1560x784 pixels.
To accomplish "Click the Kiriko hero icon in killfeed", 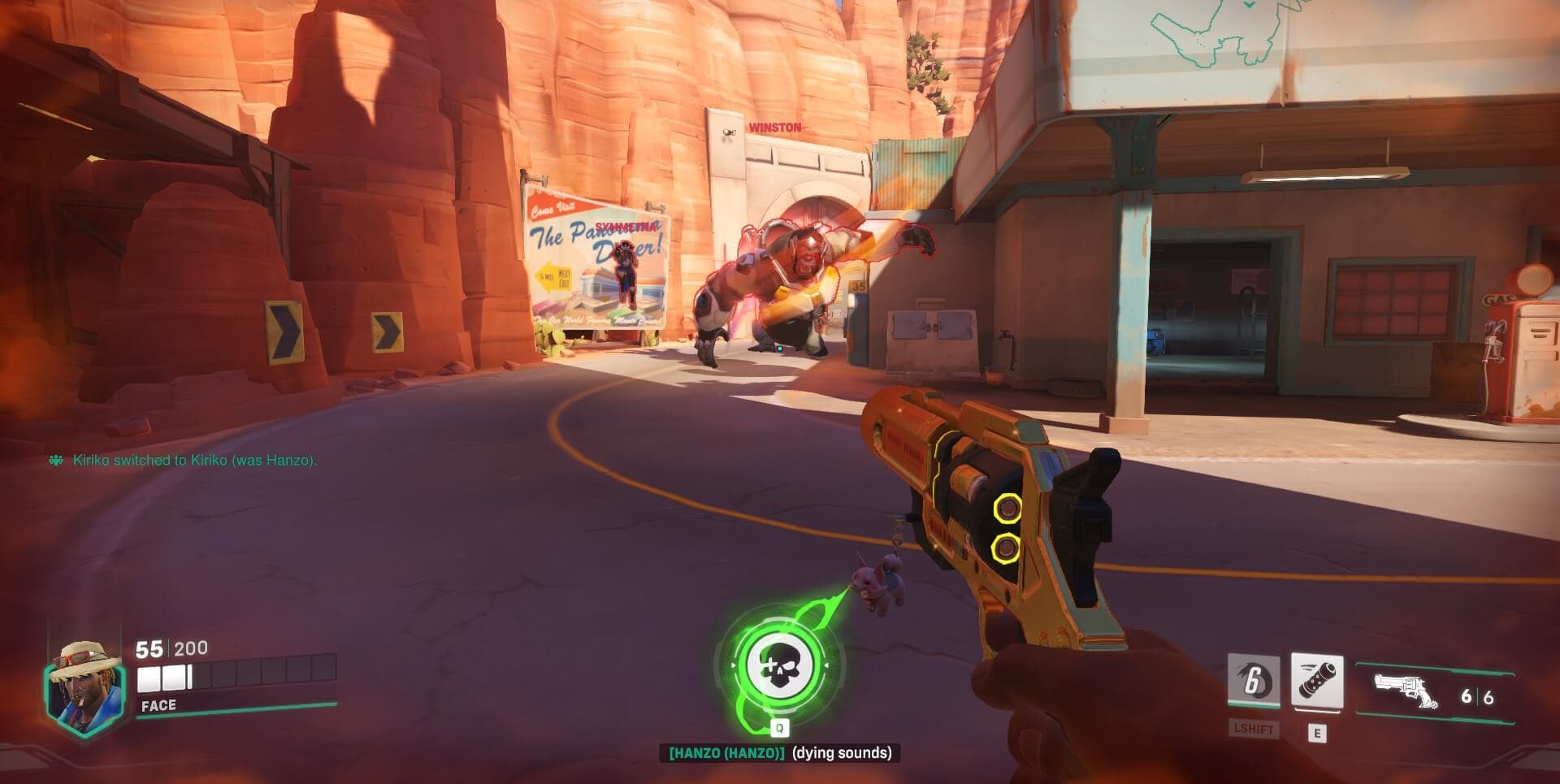I will pos(54,460).
